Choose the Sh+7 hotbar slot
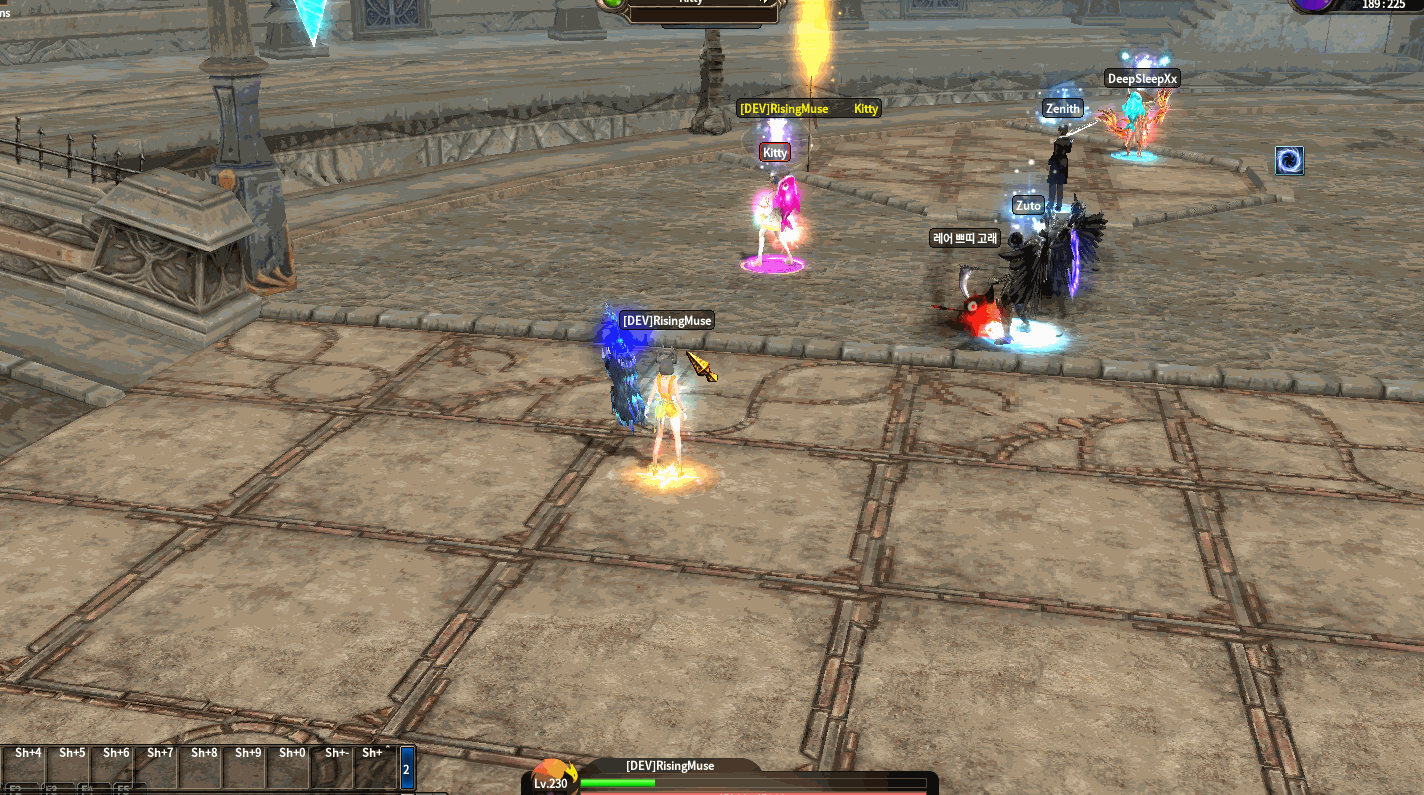 pos(160,767)
